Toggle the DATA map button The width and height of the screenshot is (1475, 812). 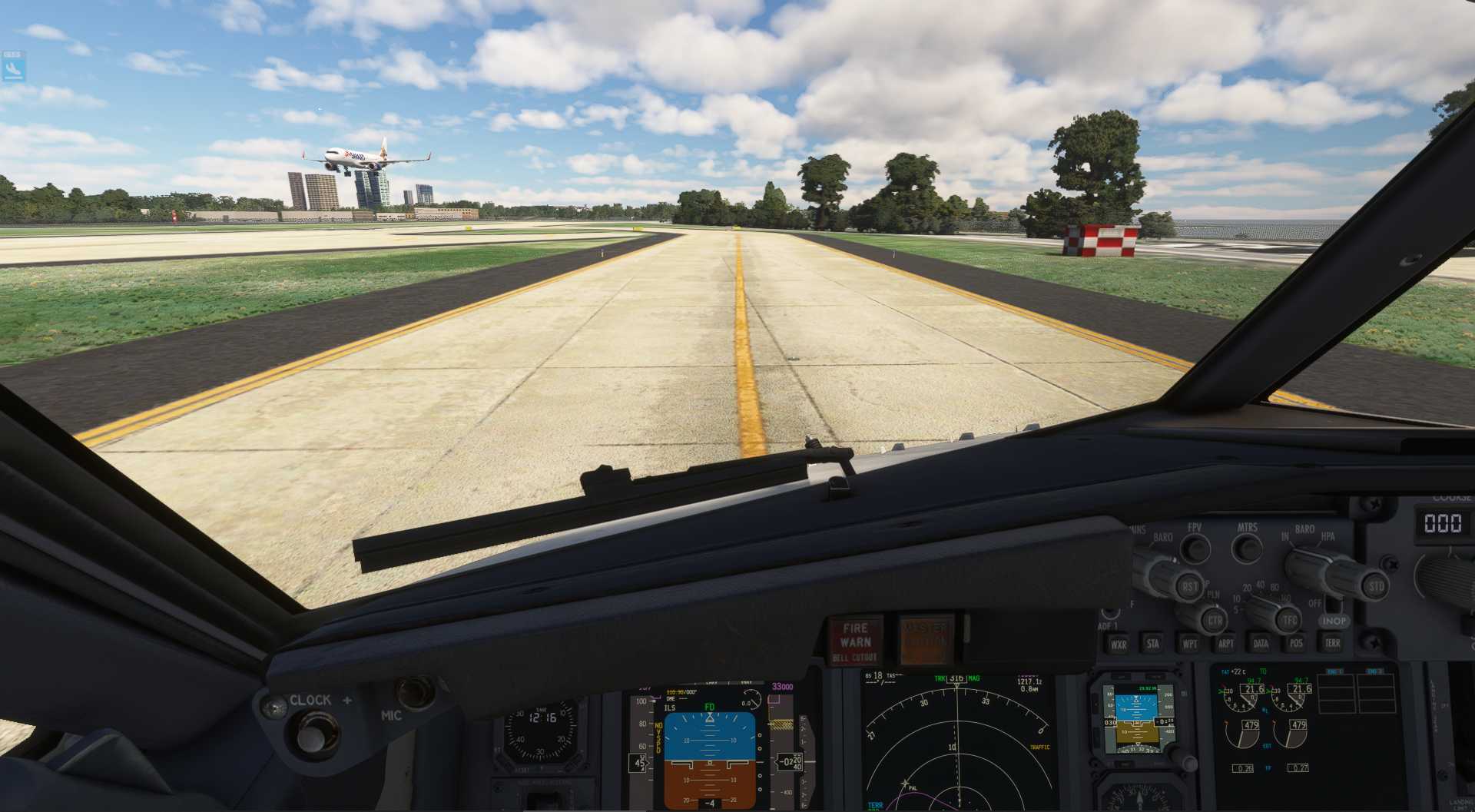1261,644
